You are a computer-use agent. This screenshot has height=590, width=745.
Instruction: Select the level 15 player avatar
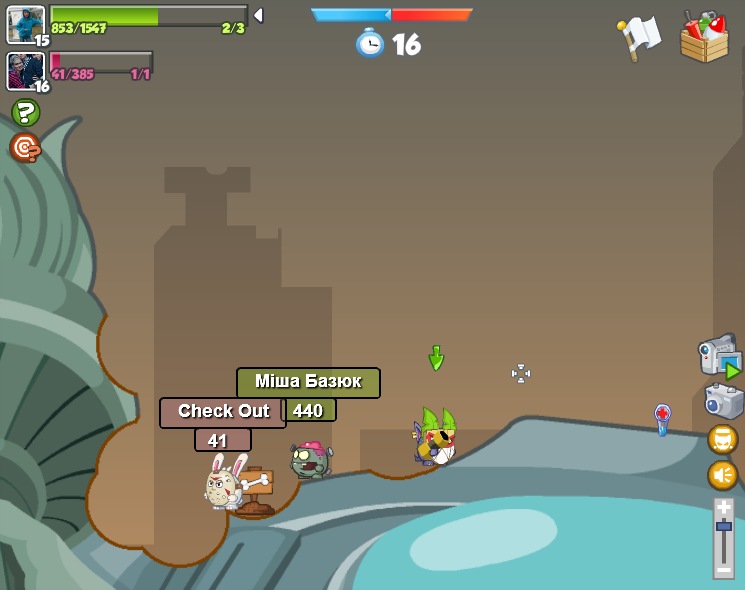[x=25, y=24]
